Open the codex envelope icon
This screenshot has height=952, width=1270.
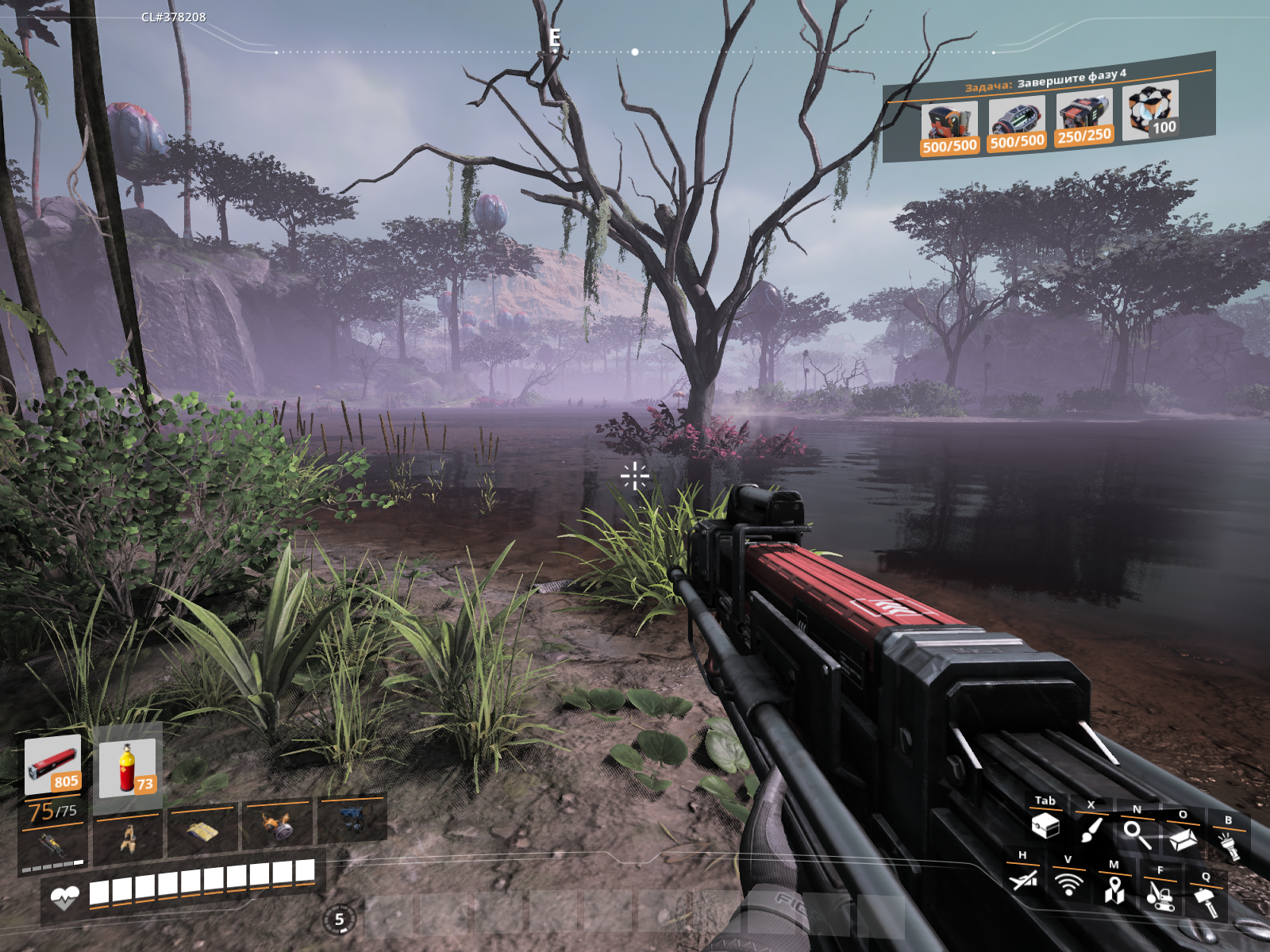click(x=1183, y=839)
